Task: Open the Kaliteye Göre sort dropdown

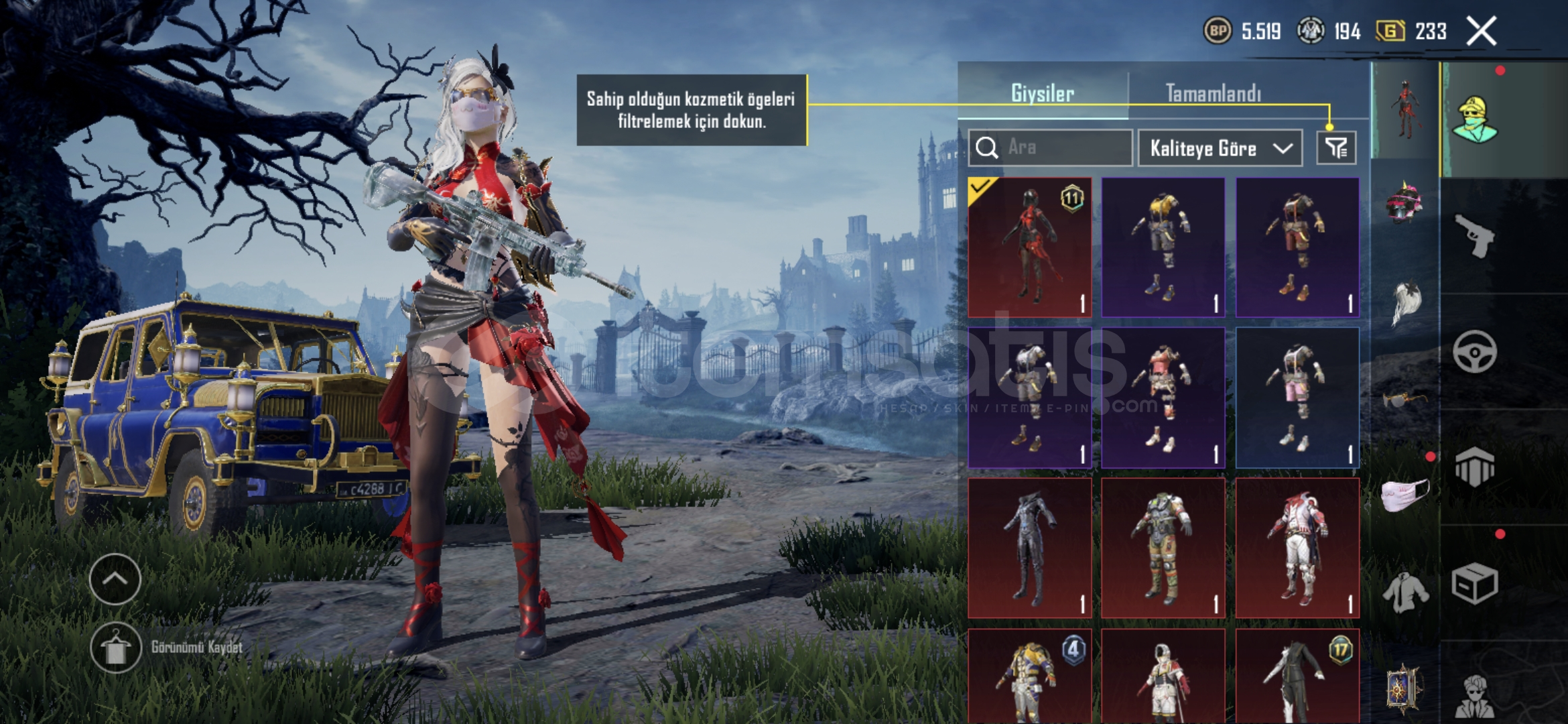Action: point(1220,148)
